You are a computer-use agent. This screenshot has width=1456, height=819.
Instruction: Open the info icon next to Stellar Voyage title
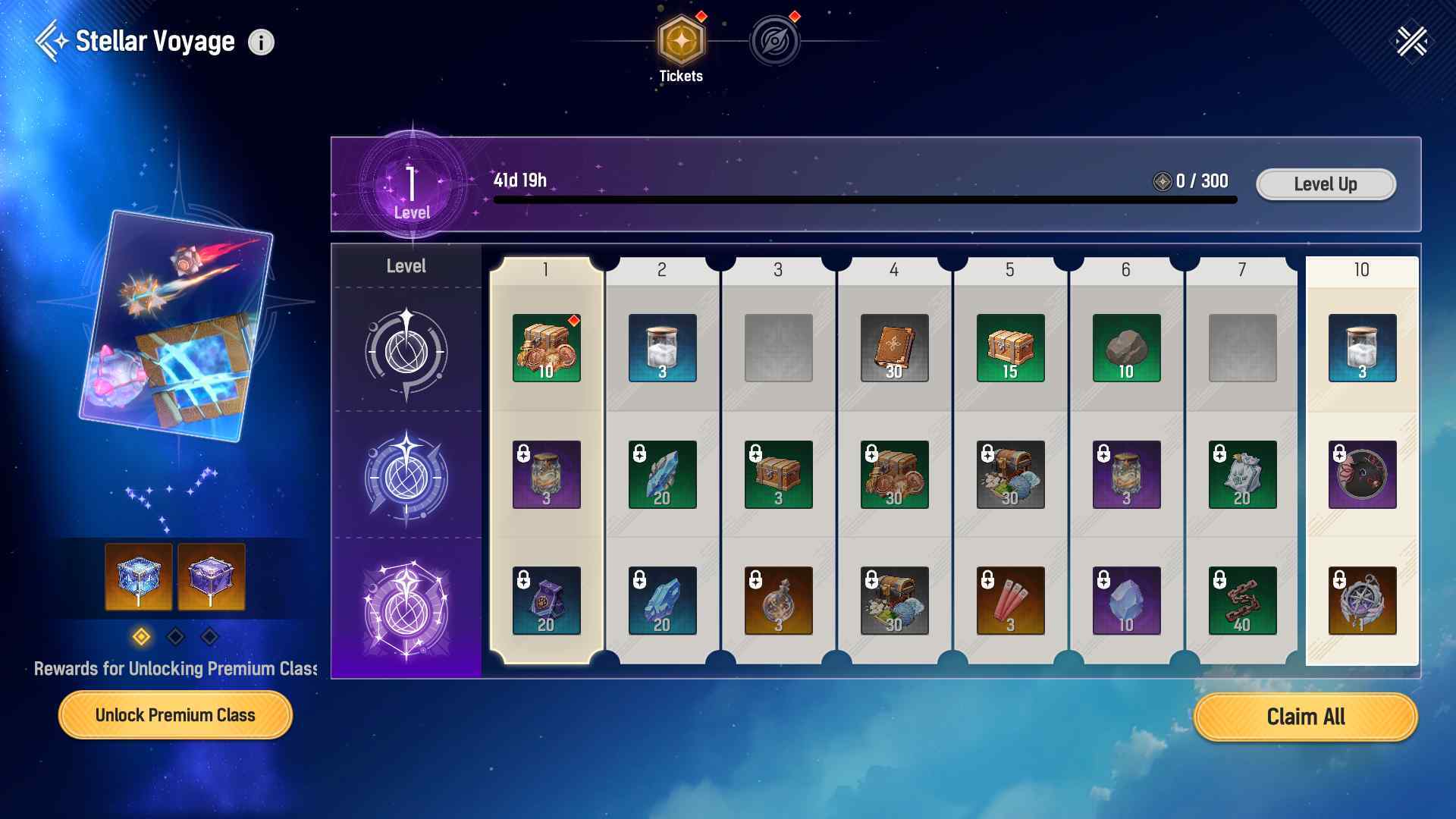[262, 42]
